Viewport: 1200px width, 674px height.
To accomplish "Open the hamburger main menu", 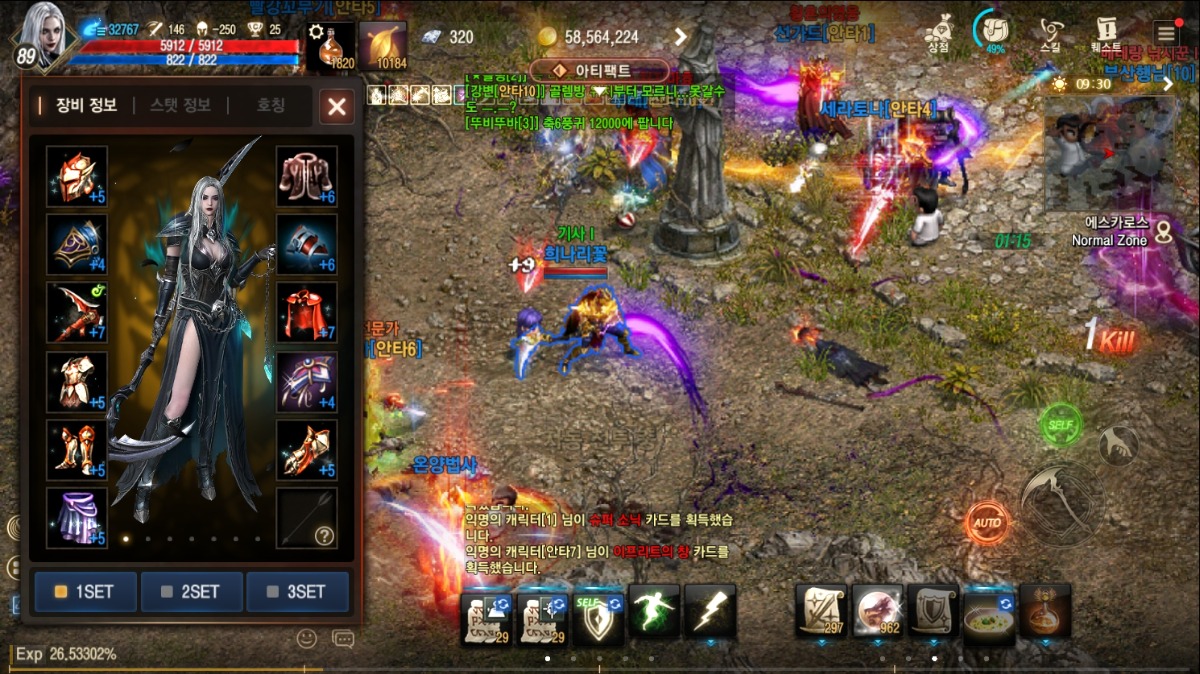I will 1165,32.
